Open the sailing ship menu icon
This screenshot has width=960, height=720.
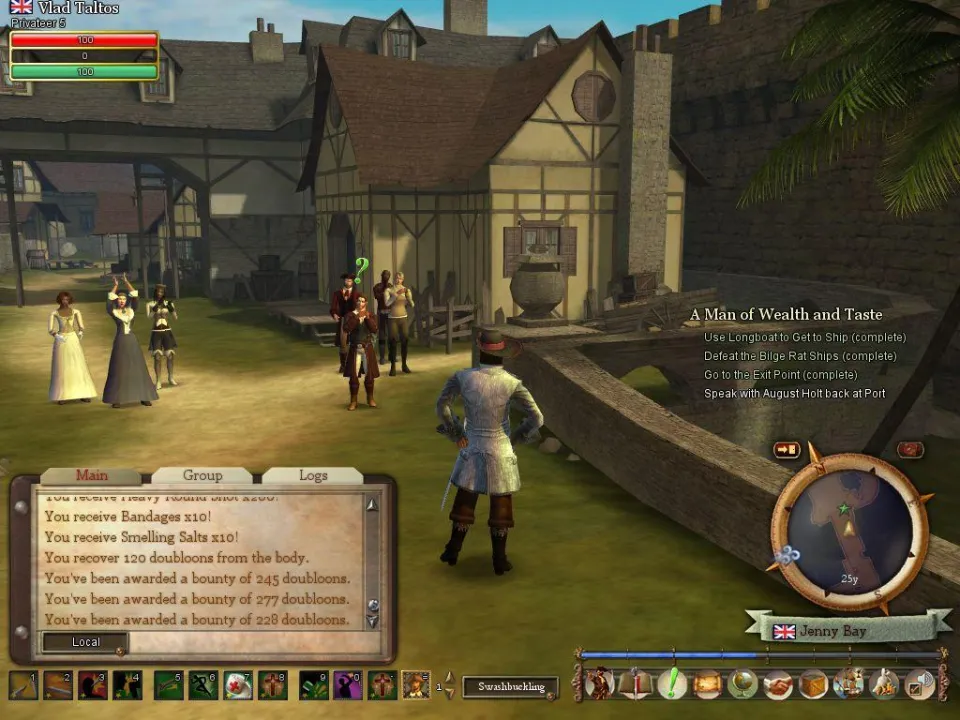(849, 684)
